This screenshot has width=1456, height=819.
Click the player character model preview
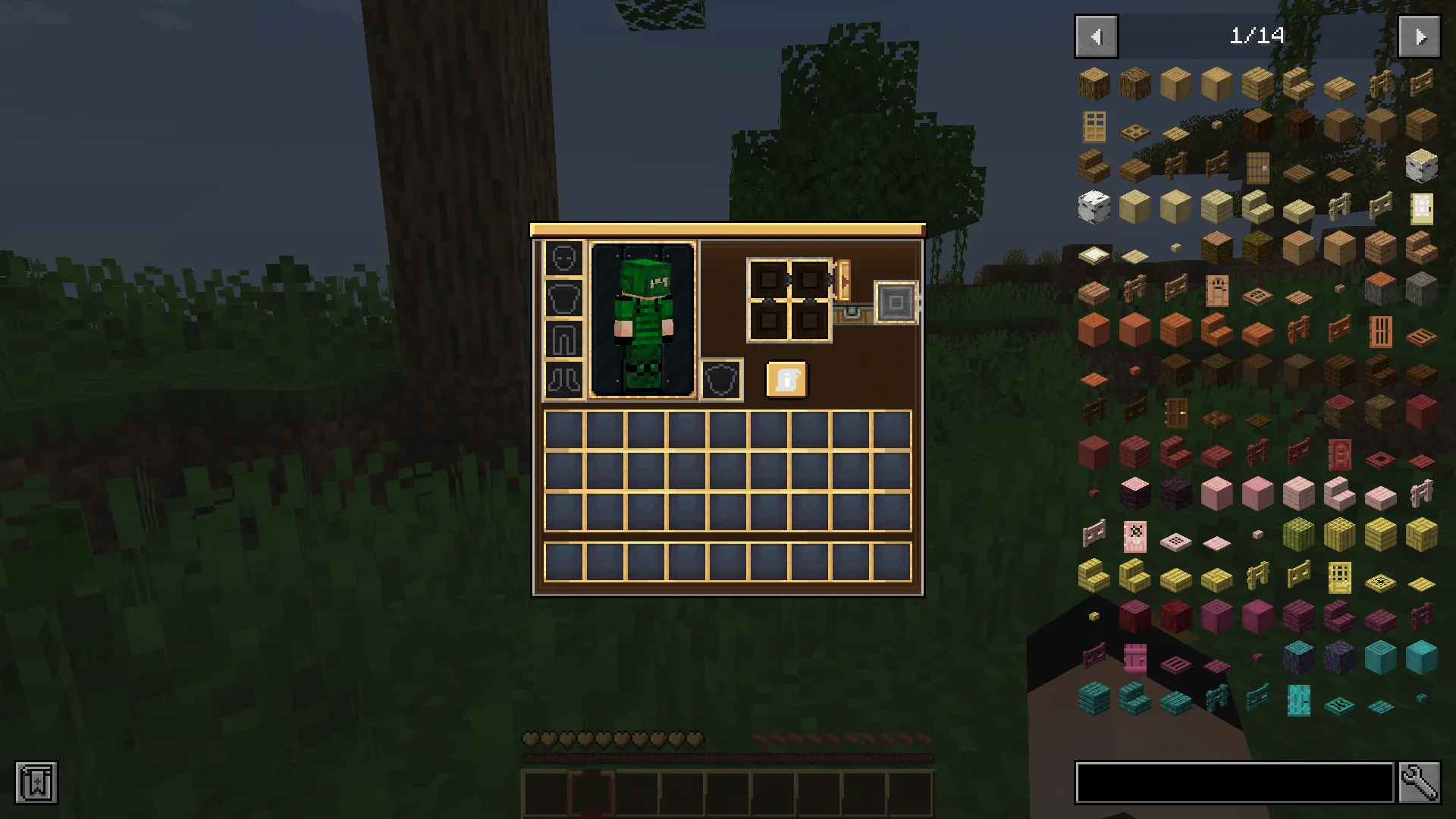[643, 318]
